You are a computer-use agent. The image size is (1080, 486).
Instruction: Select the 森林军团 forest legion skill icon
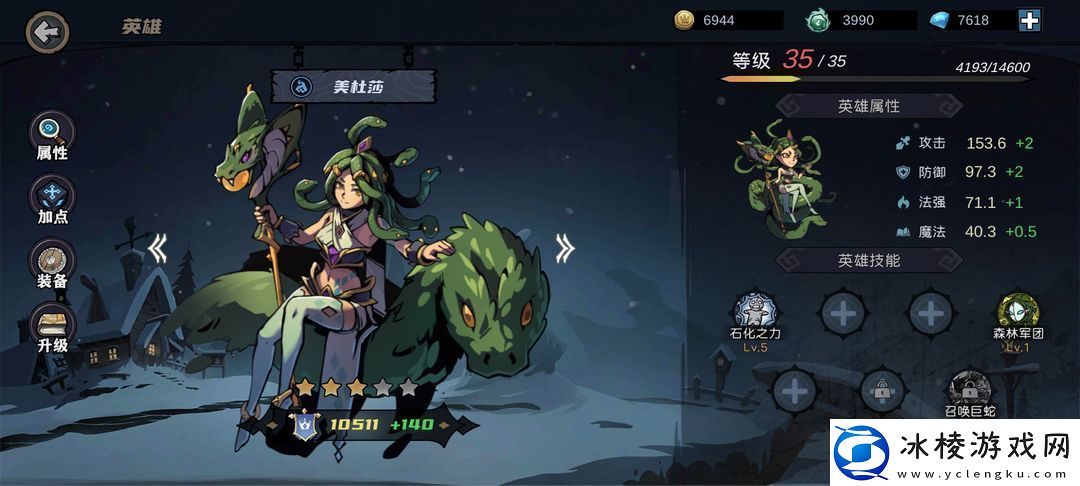1018,312
